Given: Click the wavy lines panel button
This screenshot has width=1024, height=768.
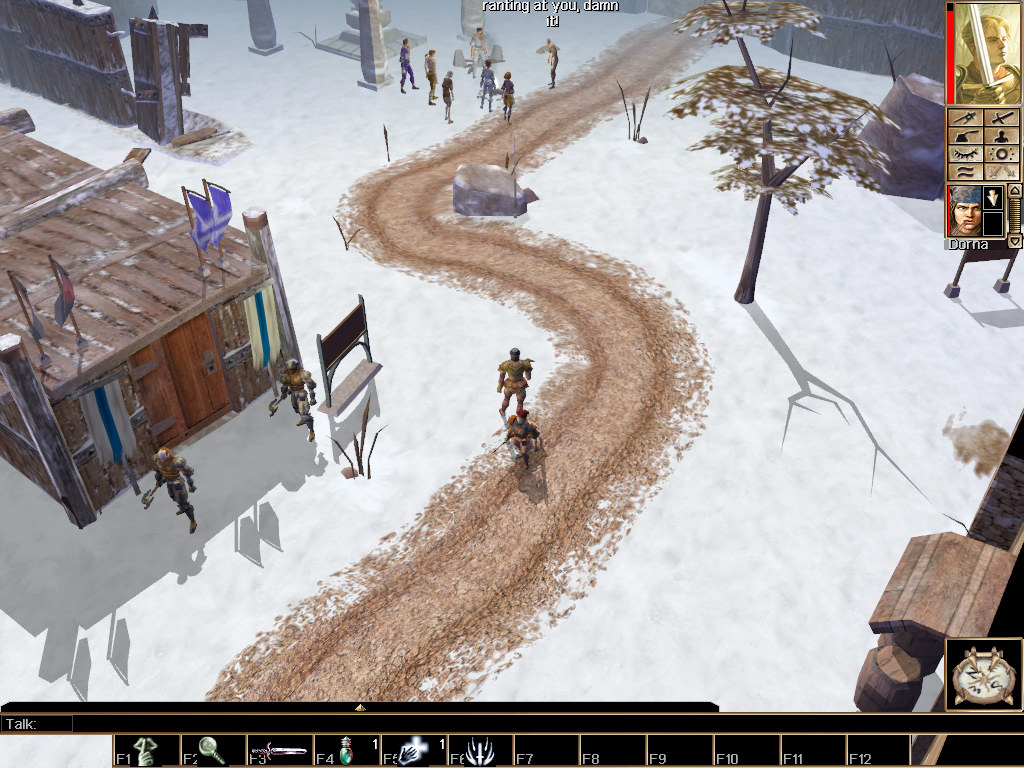Looking at the screenshot, I should (x=965, y=171).
